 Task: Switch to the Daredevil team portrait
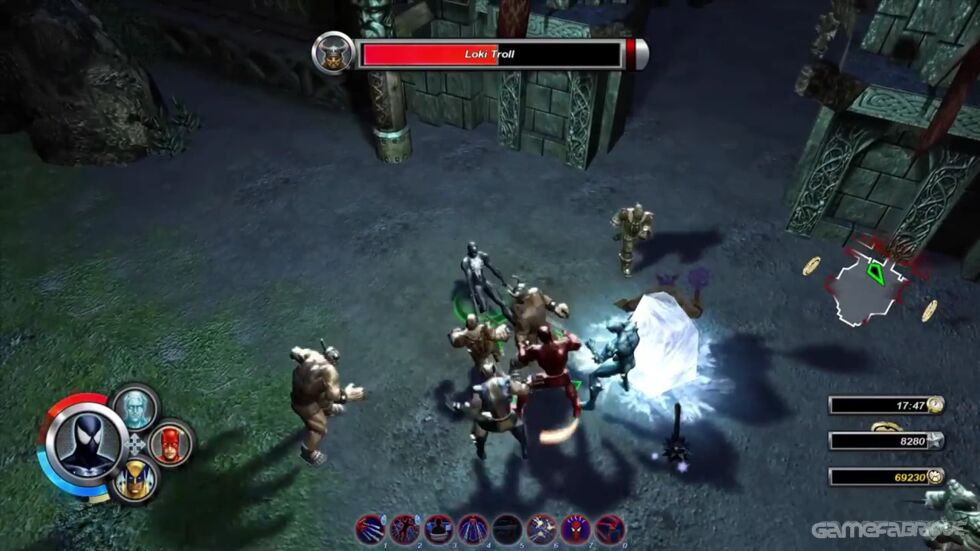point(169,443)
